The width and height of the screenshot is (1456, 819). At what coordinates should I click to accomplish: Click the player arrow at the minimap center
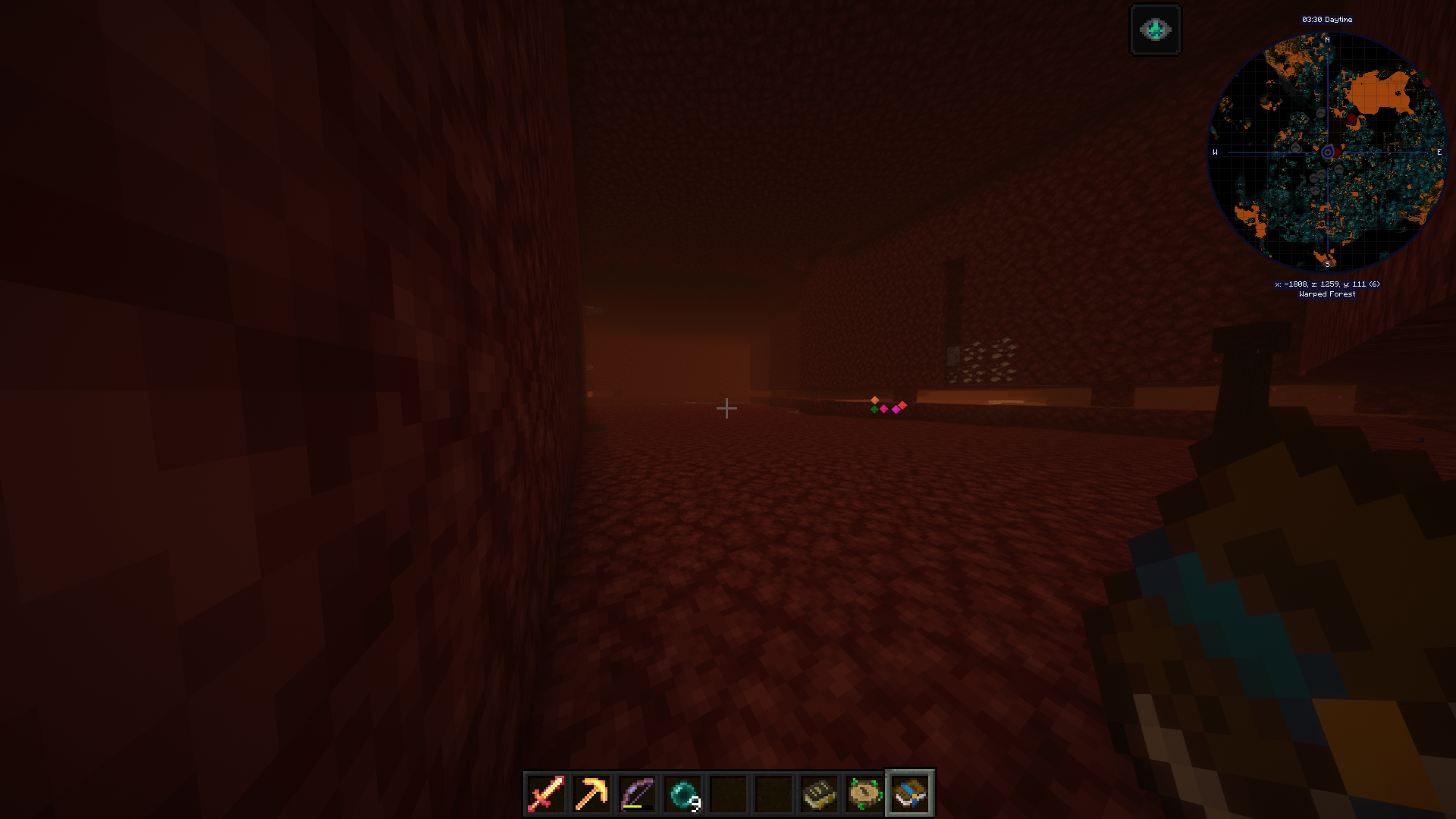pos(1327,152)
